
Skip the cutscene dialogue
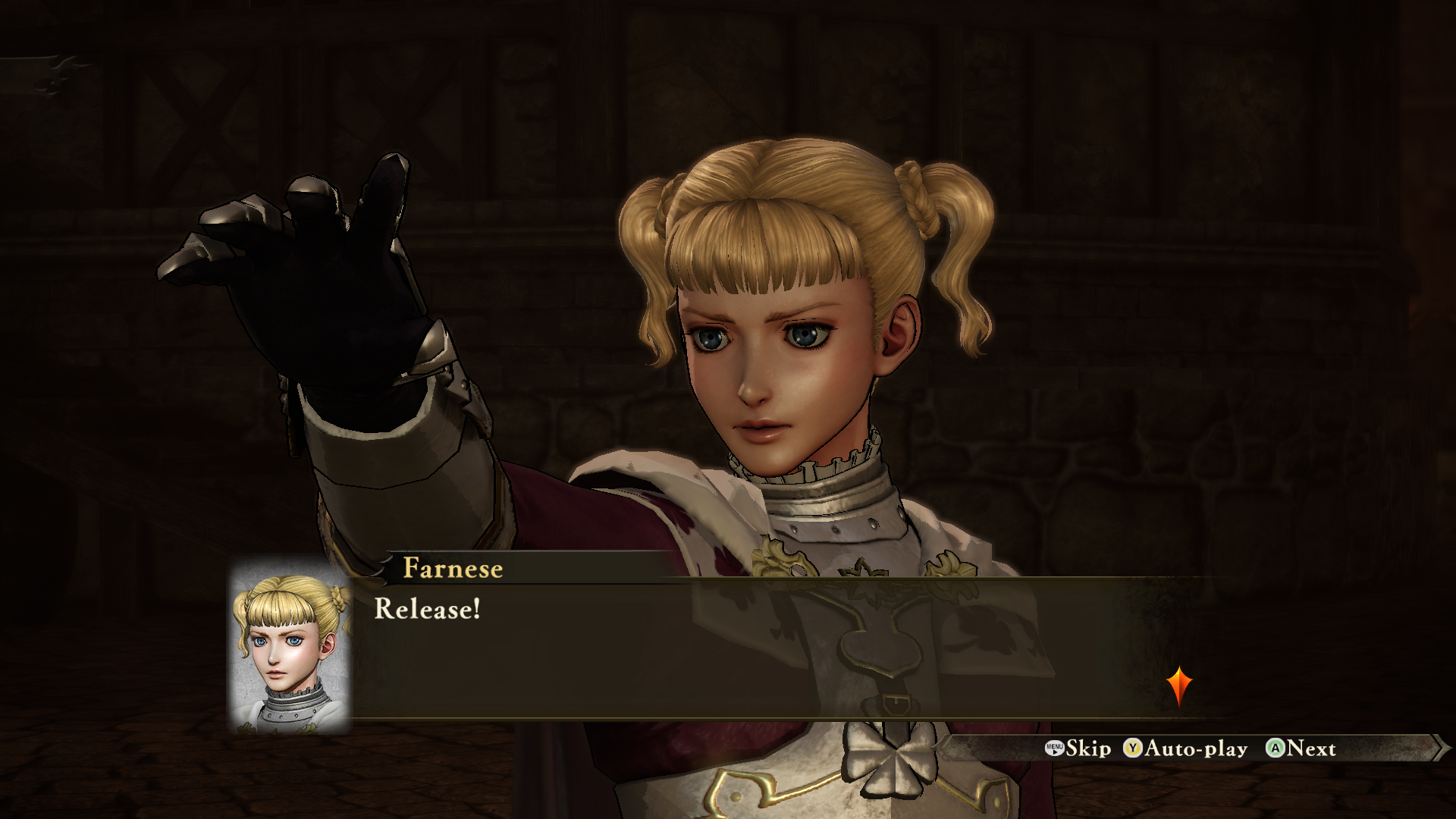pos(1078,748)
